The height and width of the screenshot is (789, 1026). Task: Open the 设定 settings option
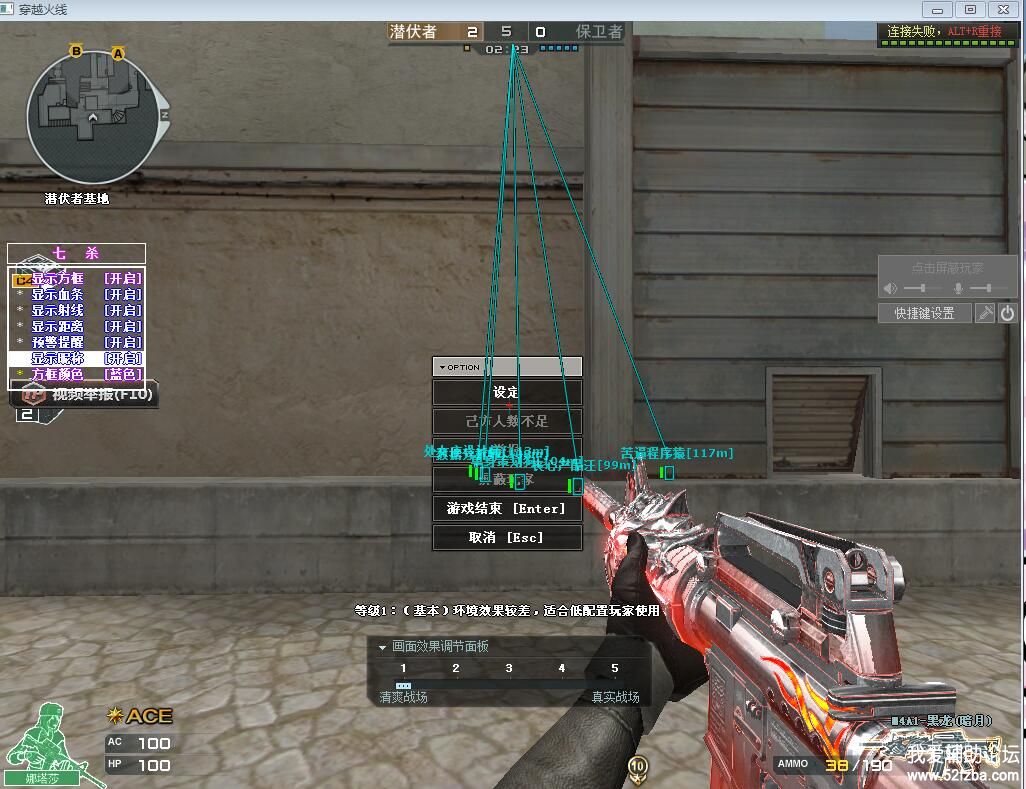point(507,392)
